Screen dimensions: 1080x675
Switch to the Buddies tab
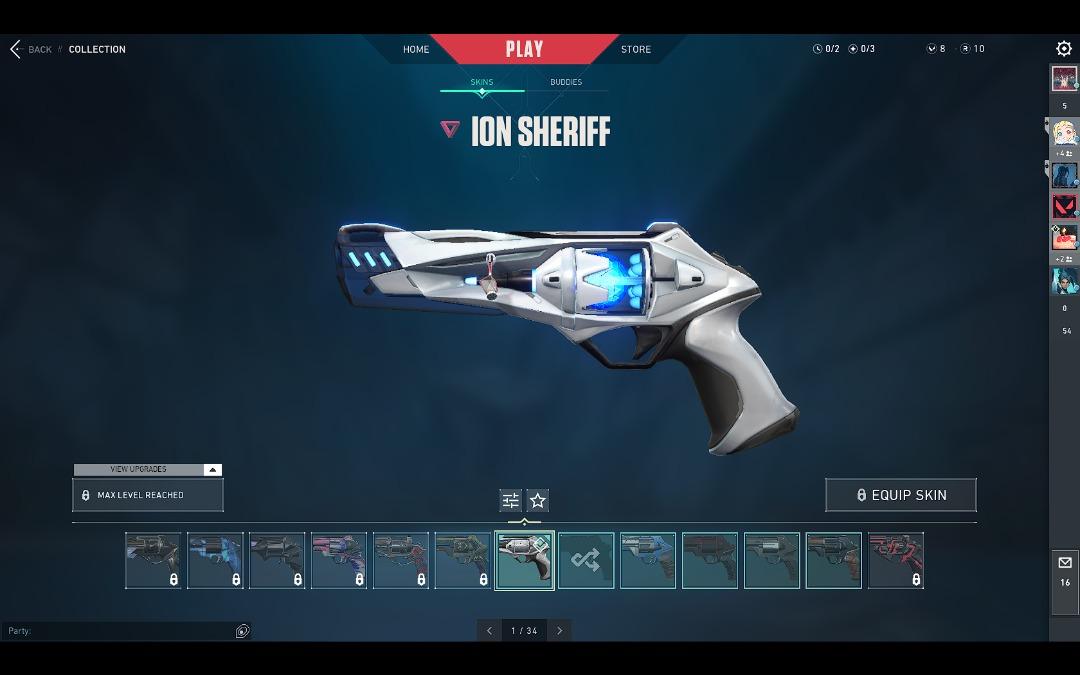pos(566,82)
